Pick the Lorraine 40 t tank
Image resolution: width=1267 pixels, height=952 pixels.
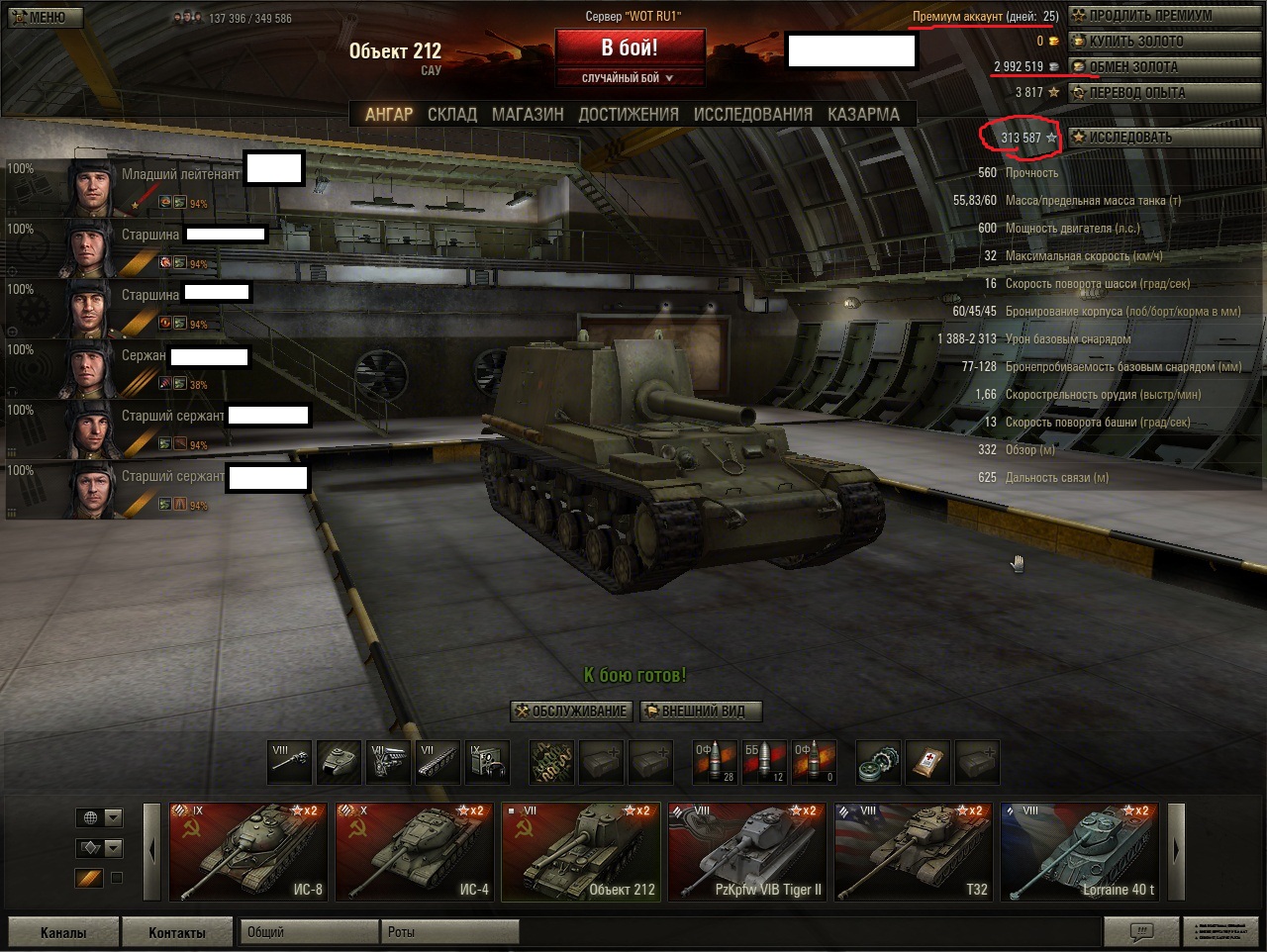point(1079,851)
